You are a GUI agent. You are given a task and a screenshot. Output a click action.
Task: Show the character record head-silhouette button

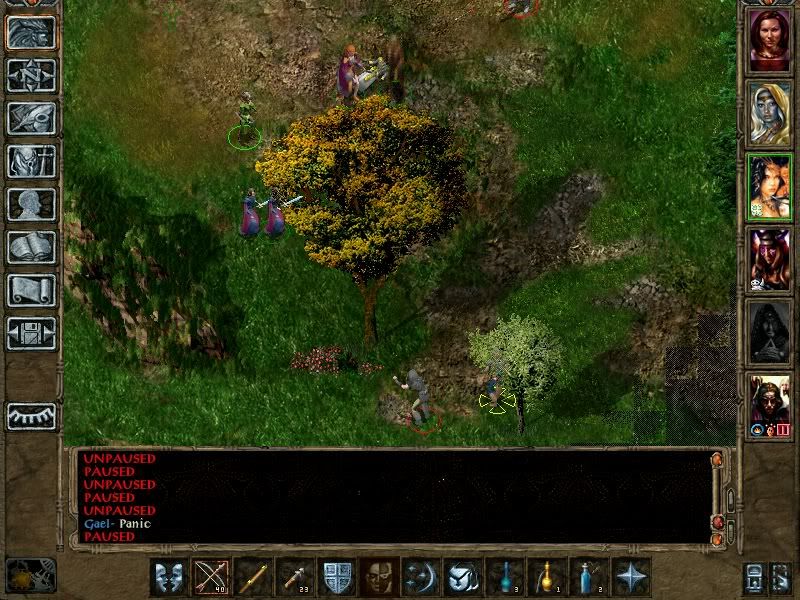coord(31,204)
